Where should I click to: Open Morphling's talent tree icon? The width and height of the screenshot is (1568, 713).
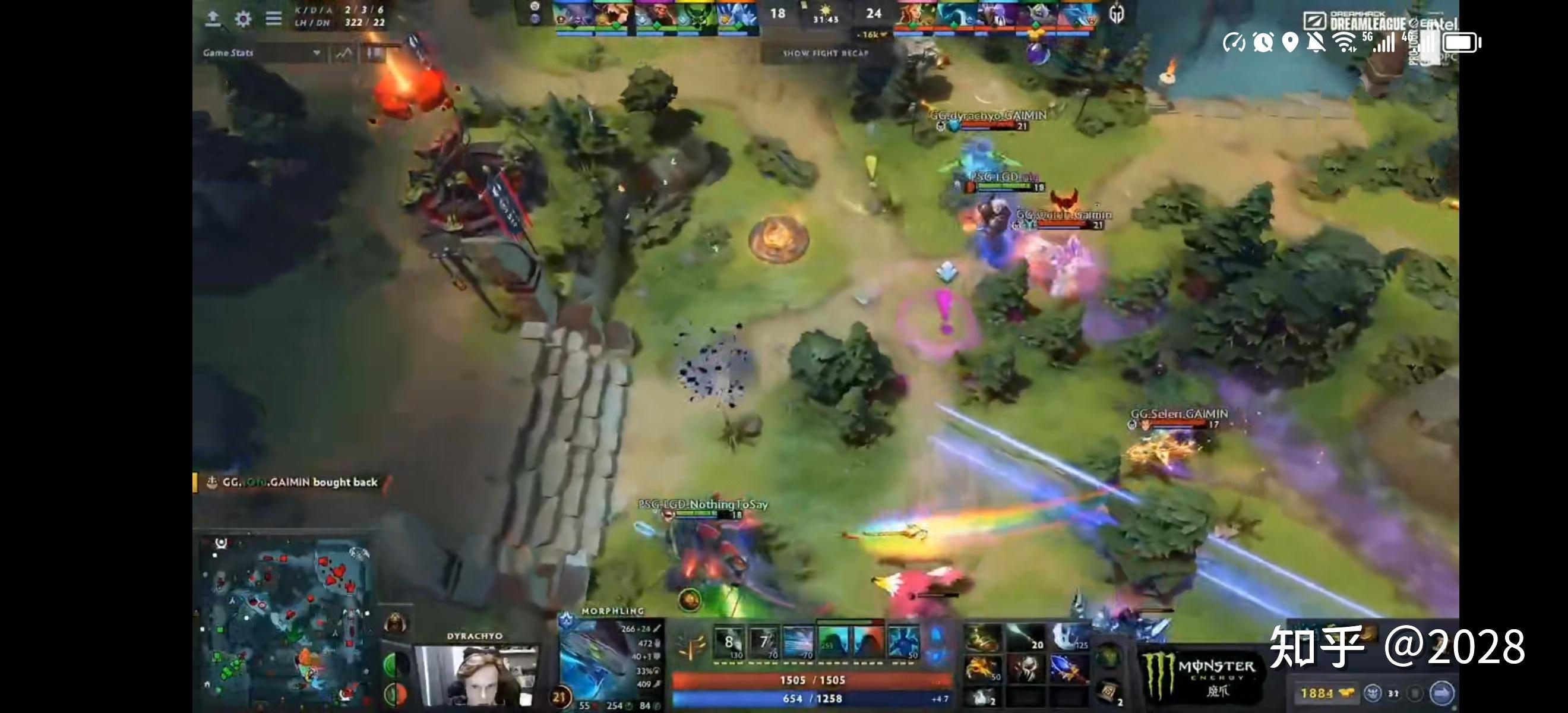click(692, 644)
